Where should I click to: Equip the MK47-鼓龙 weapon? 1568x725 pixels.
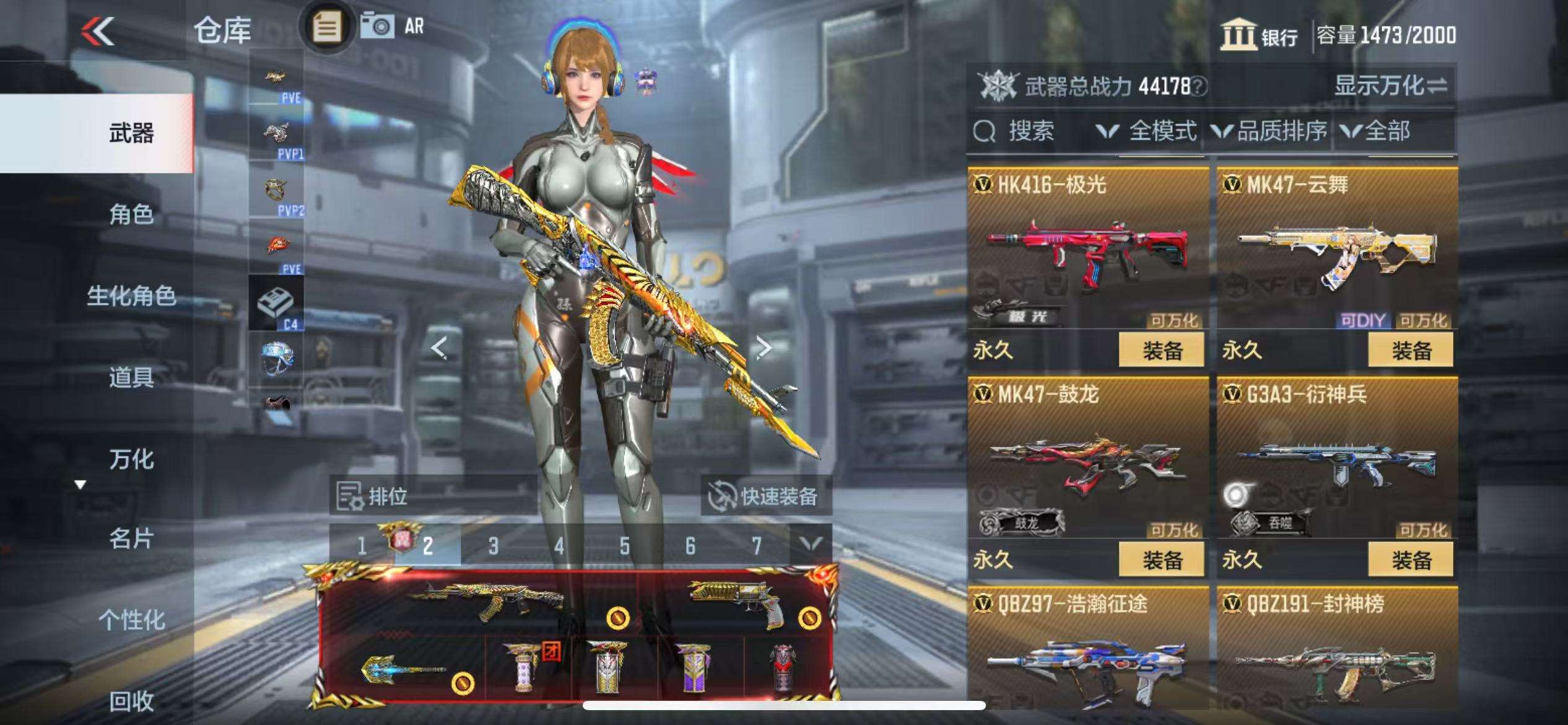1161,560
